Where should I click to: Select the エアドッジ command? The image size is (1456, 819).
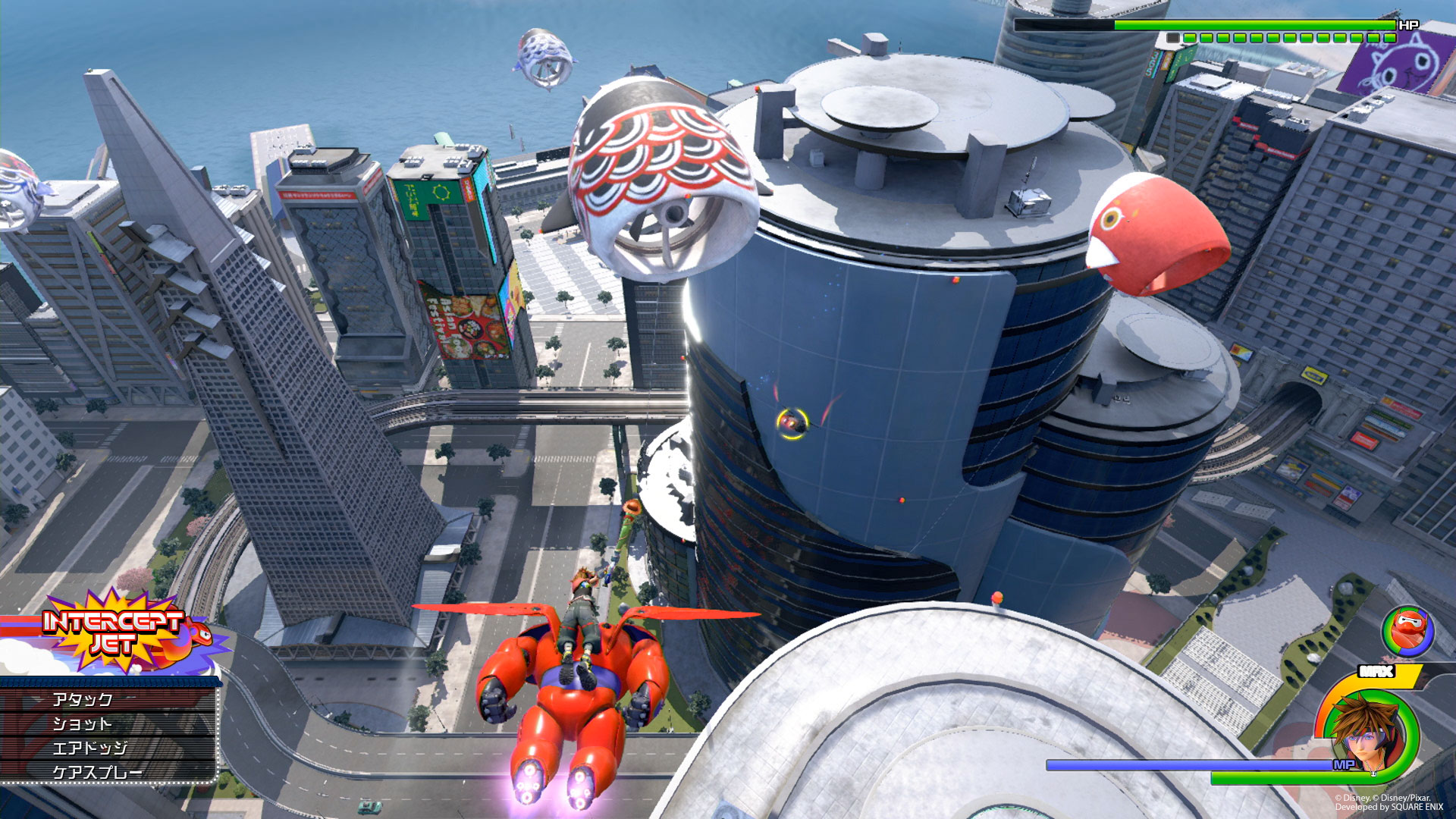pyautogui.click(x=89, y=748)
